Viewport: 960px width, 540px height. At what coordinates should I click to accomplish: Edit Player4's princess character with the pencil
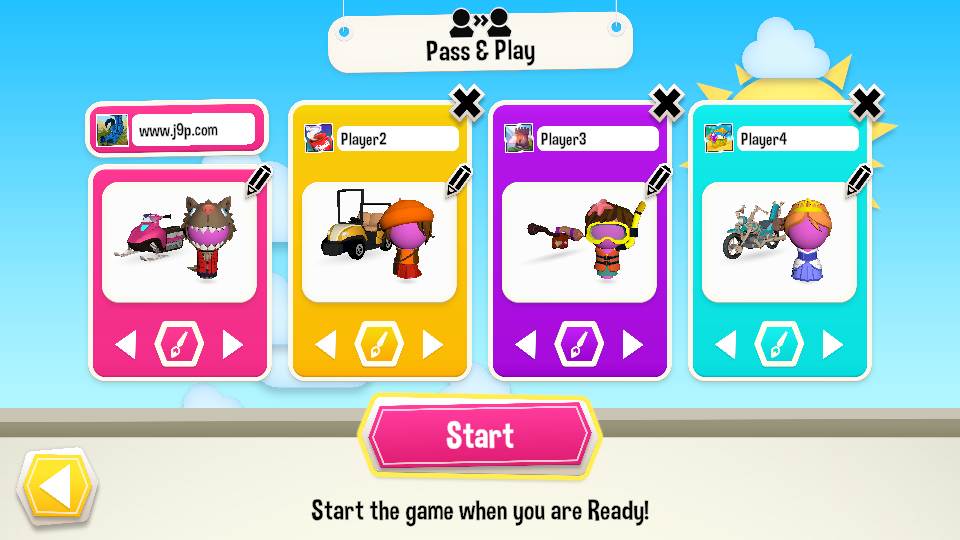pos(858,181)
